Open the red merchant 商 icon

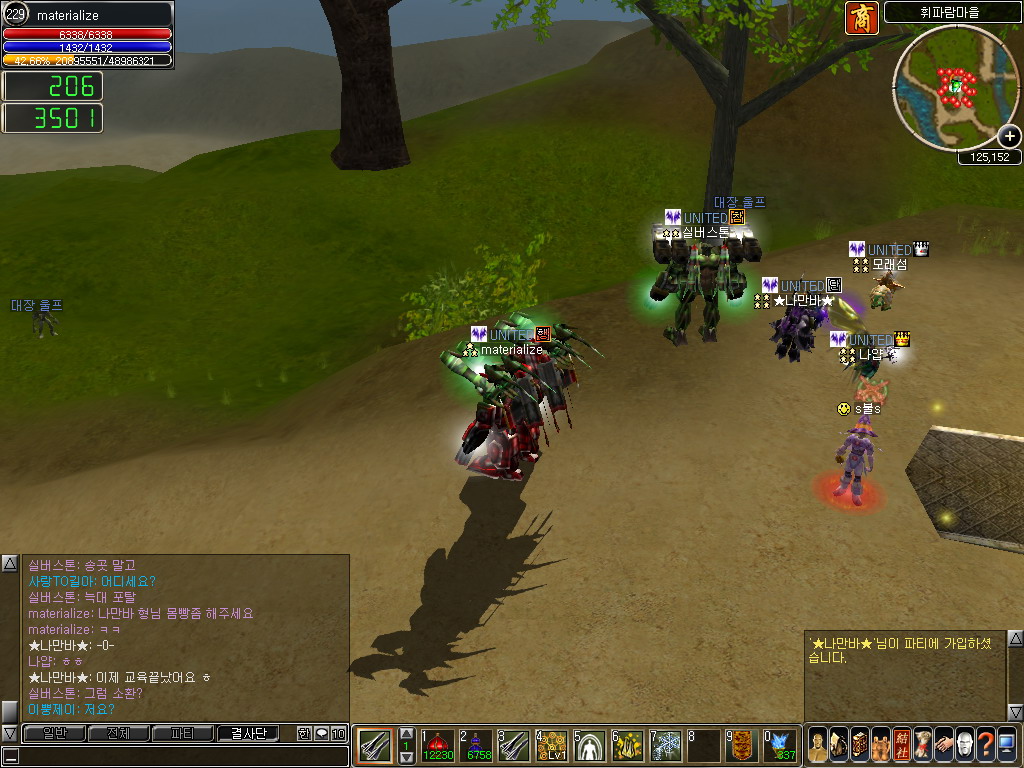pyautogui.click(x=861, y=18)
